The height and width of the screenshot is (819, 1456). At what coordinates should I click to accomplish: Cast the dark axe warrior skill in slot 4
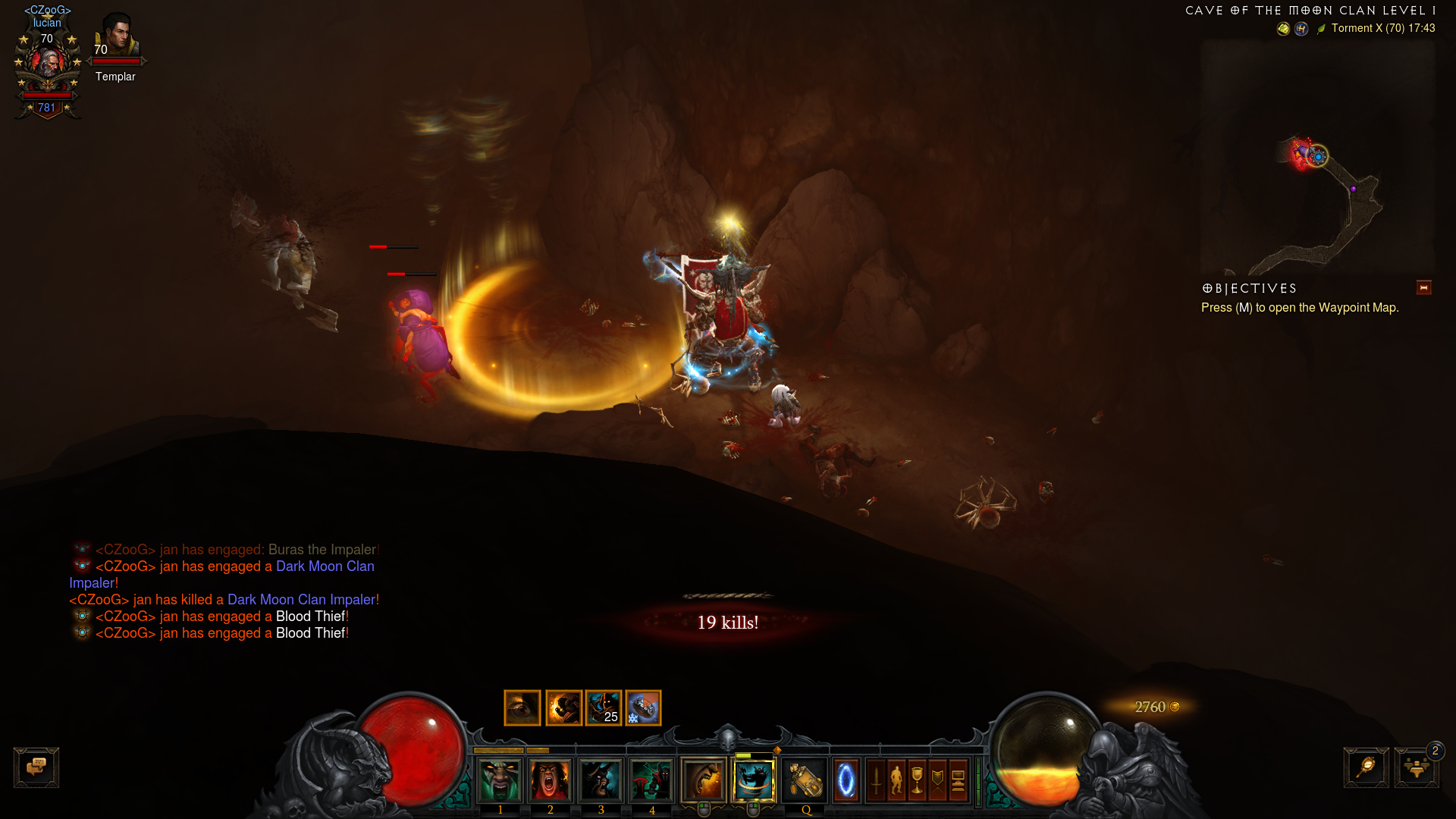coord(651,780)
